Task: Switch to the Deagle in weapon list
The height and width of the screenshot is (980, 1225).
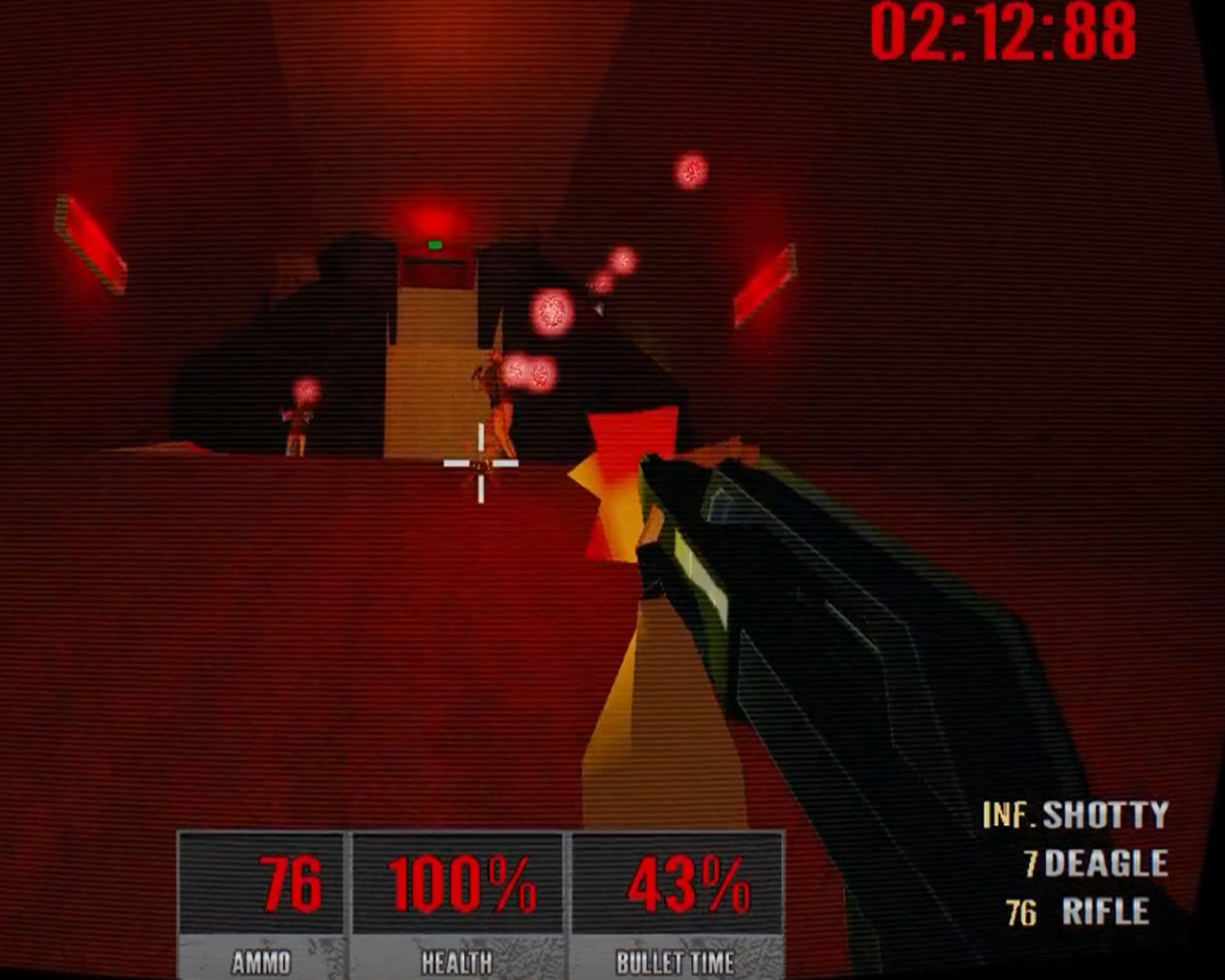Action: 1105,864
